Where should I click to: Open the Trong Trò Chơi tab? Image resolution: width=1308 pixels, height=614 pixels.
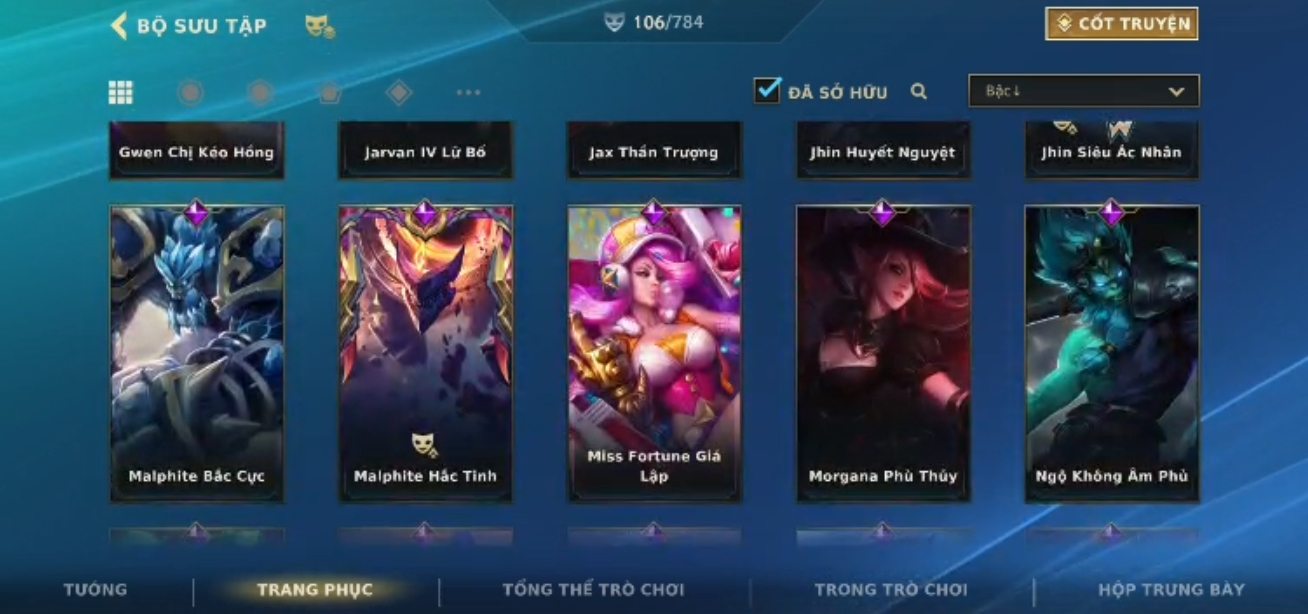pos(891,590)
